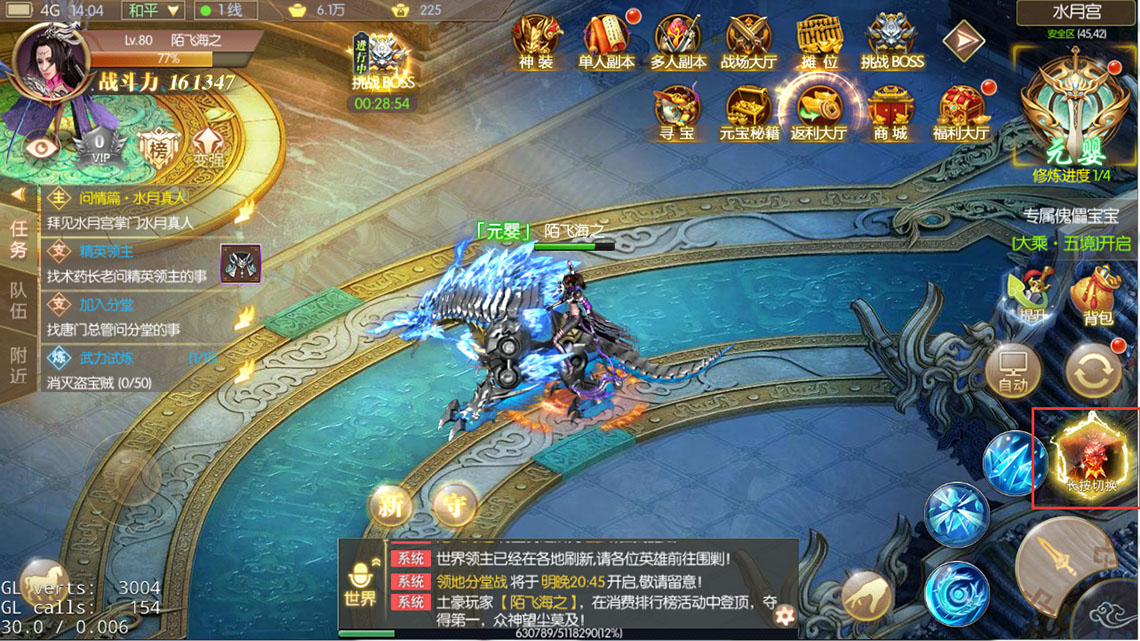Open the 世界 world chat channel
Viewport: 1140px width, 641px height.
click(x=360, y=585)
